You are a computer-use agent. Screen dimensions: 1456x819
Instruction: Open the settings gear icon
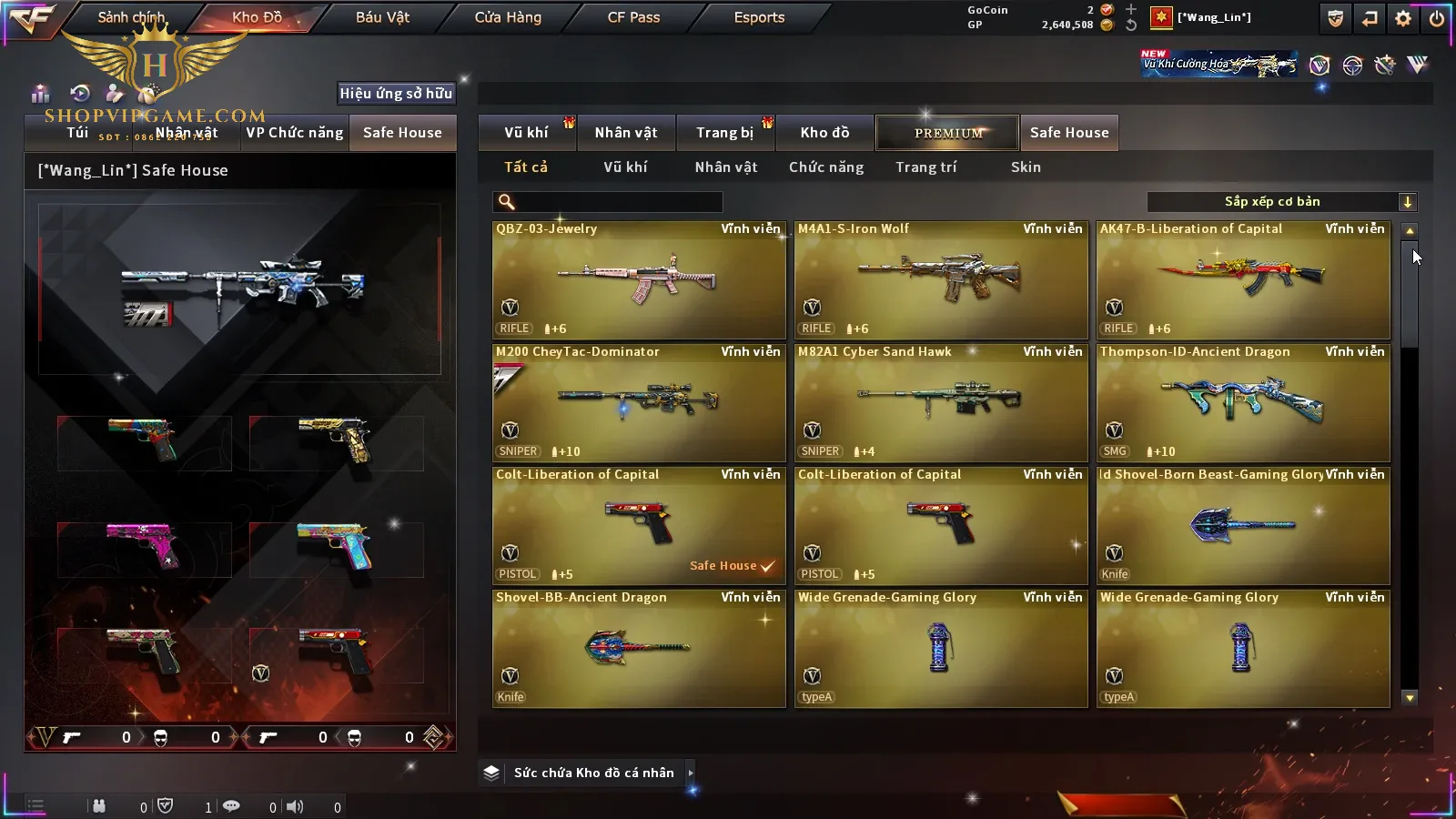[x=1403, y=18]
